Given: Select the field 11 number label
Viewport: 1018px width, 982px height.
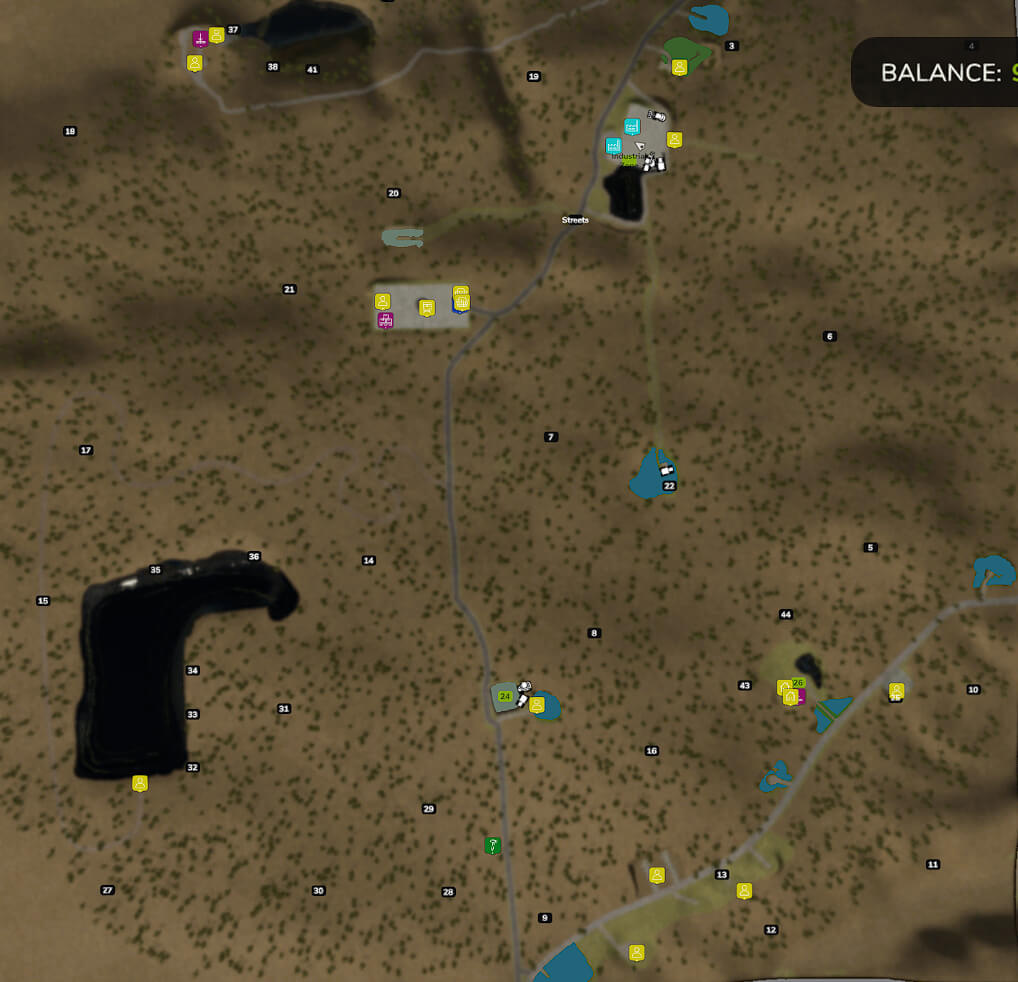Looking at the screenshot, I should tap(933, 865).
